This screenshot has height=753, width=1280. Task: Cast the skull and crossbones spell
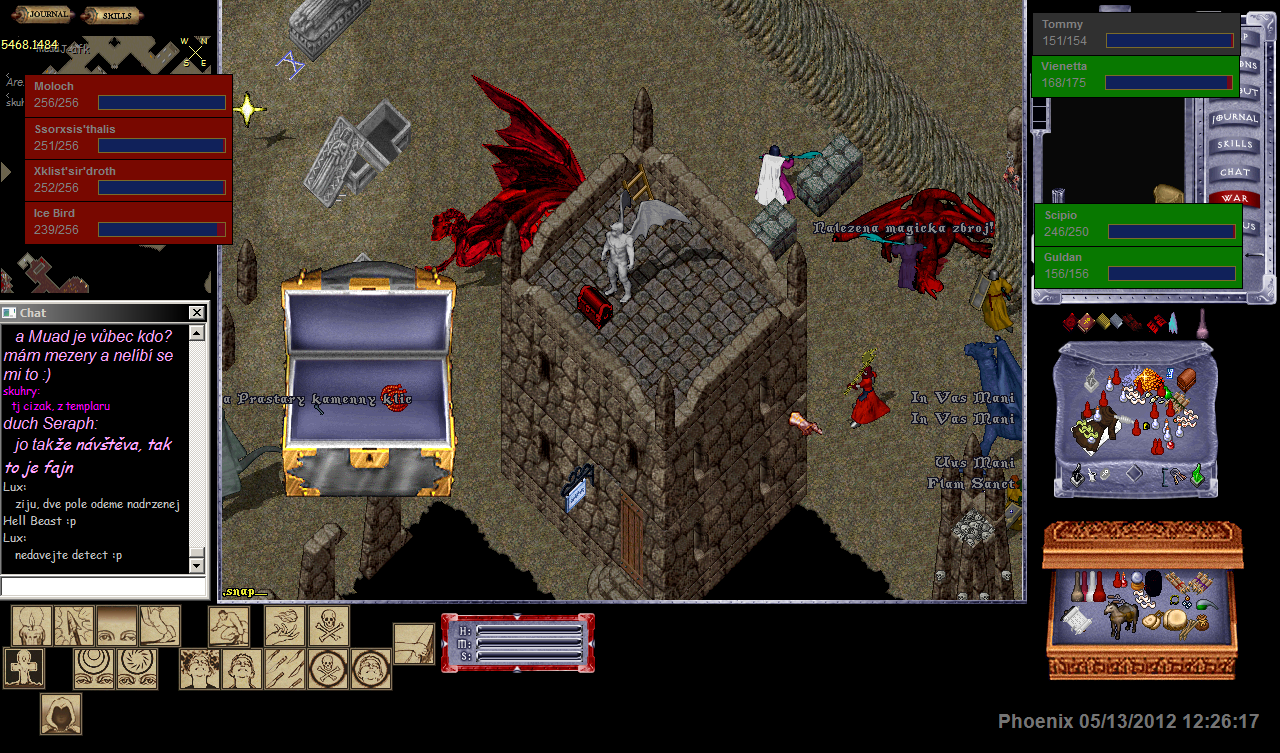tap(329, 626)
